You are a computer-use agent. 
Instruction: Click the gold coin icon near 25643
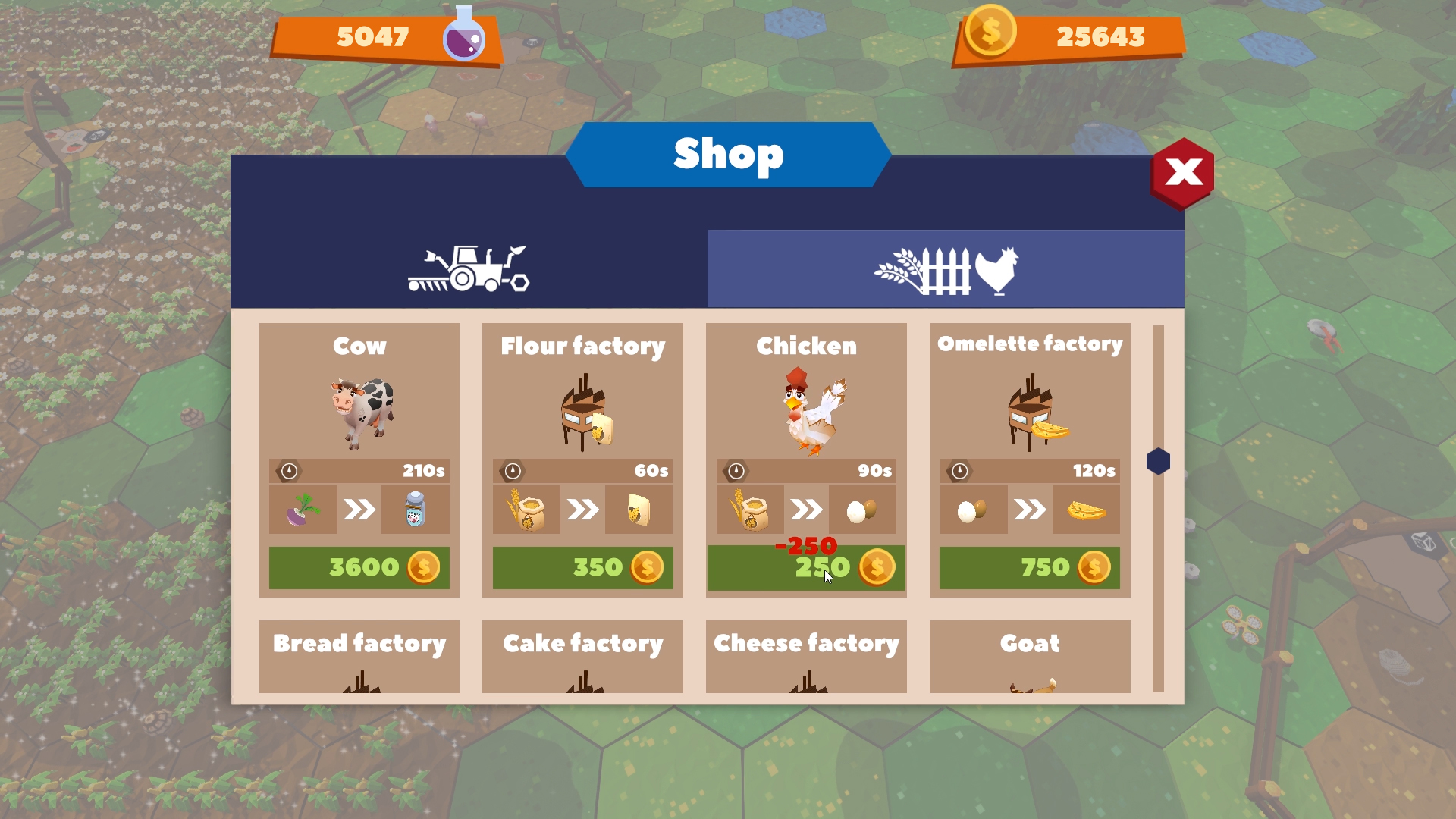(x=992, y=32)
